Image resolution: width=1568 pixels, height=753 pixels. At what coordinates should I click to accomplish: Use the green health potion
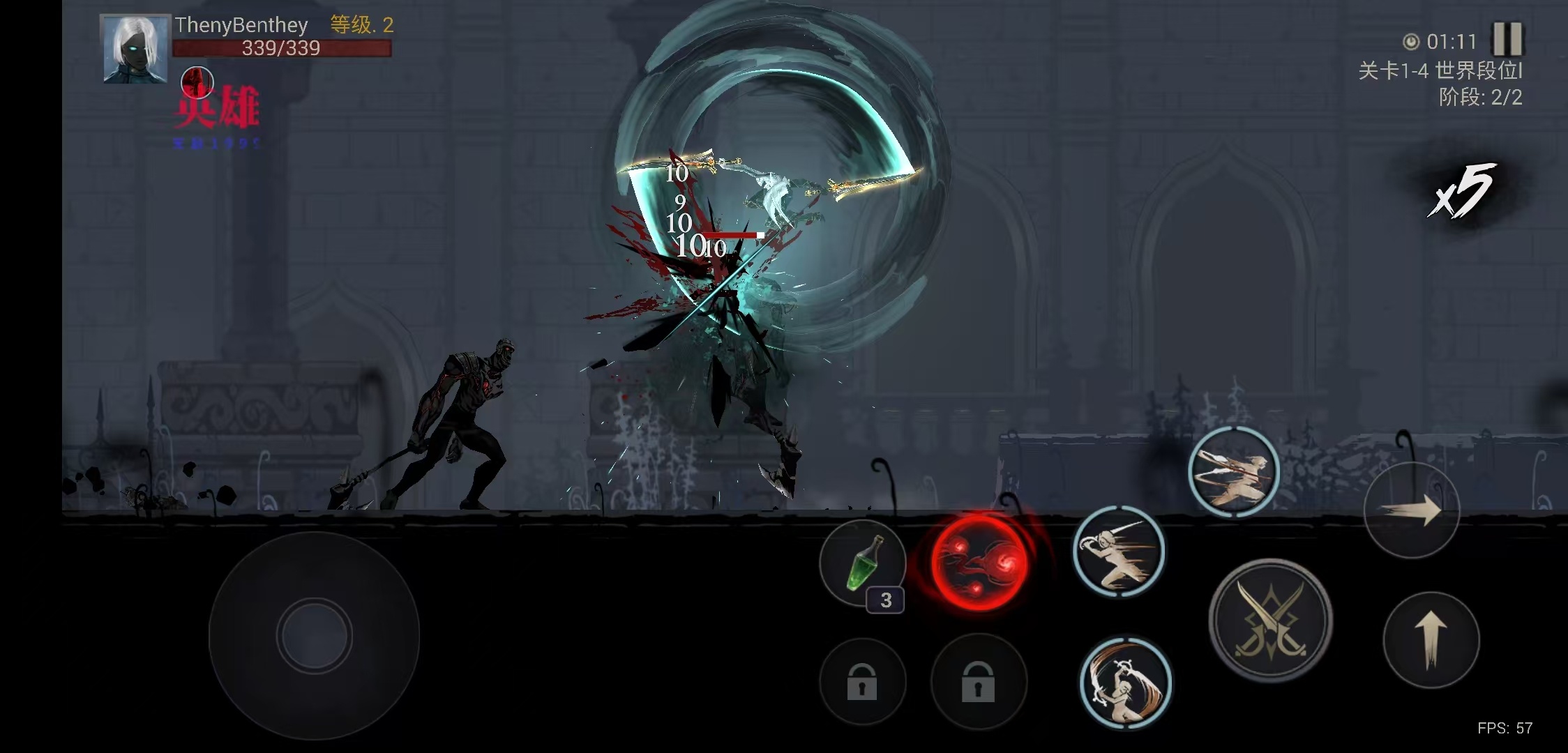click(x=863, y=563)
